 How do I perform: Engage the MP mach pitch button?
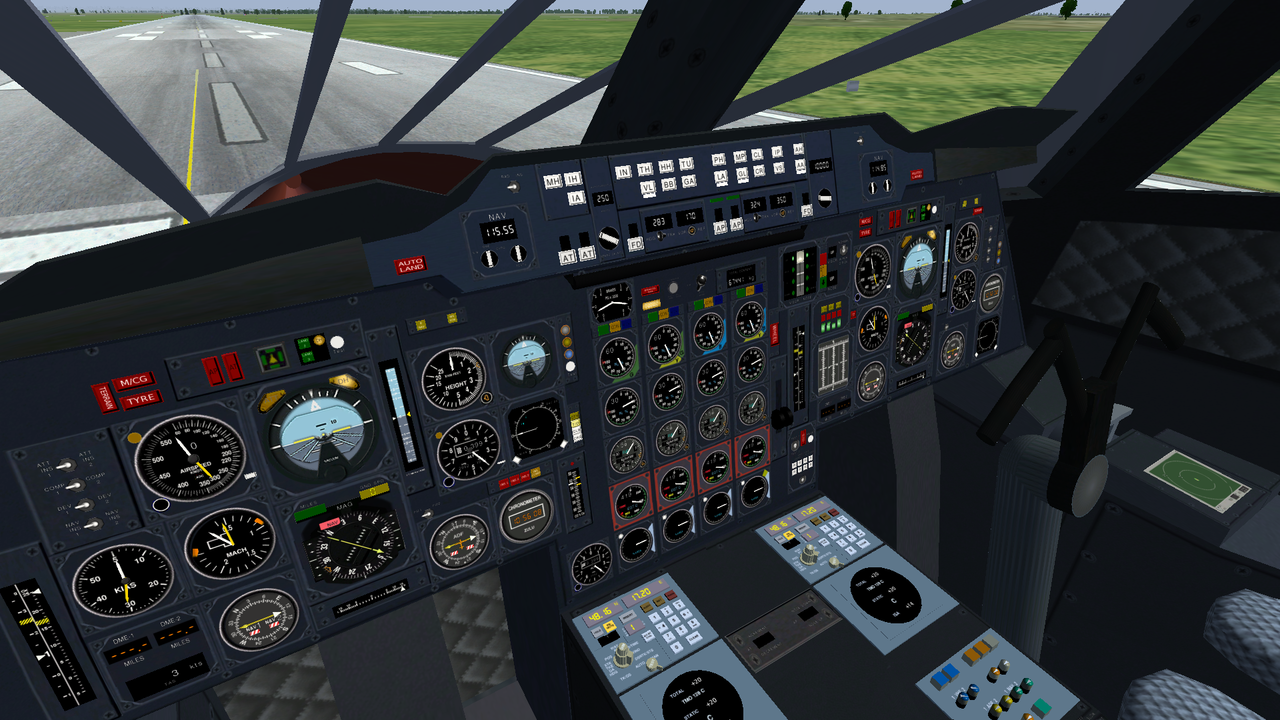(740, 157)
